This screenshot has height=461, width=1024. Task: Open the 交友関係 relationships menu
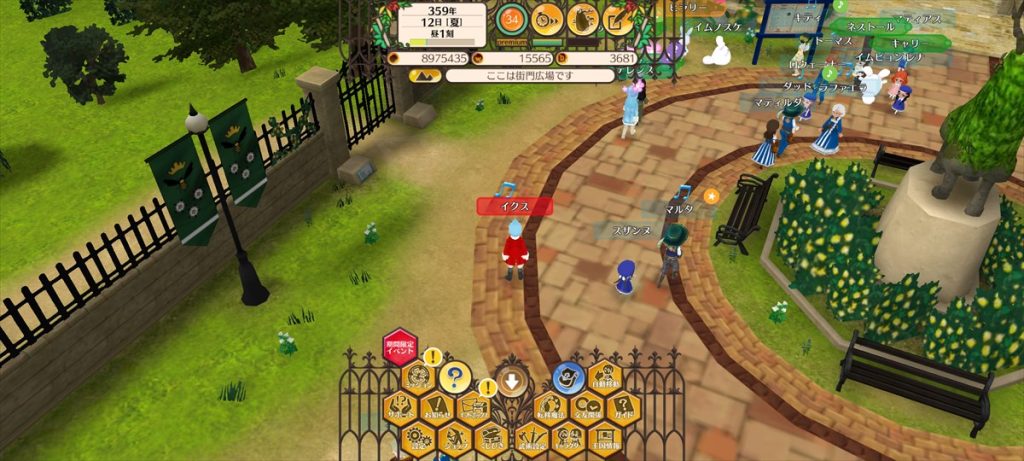(587, 407)
